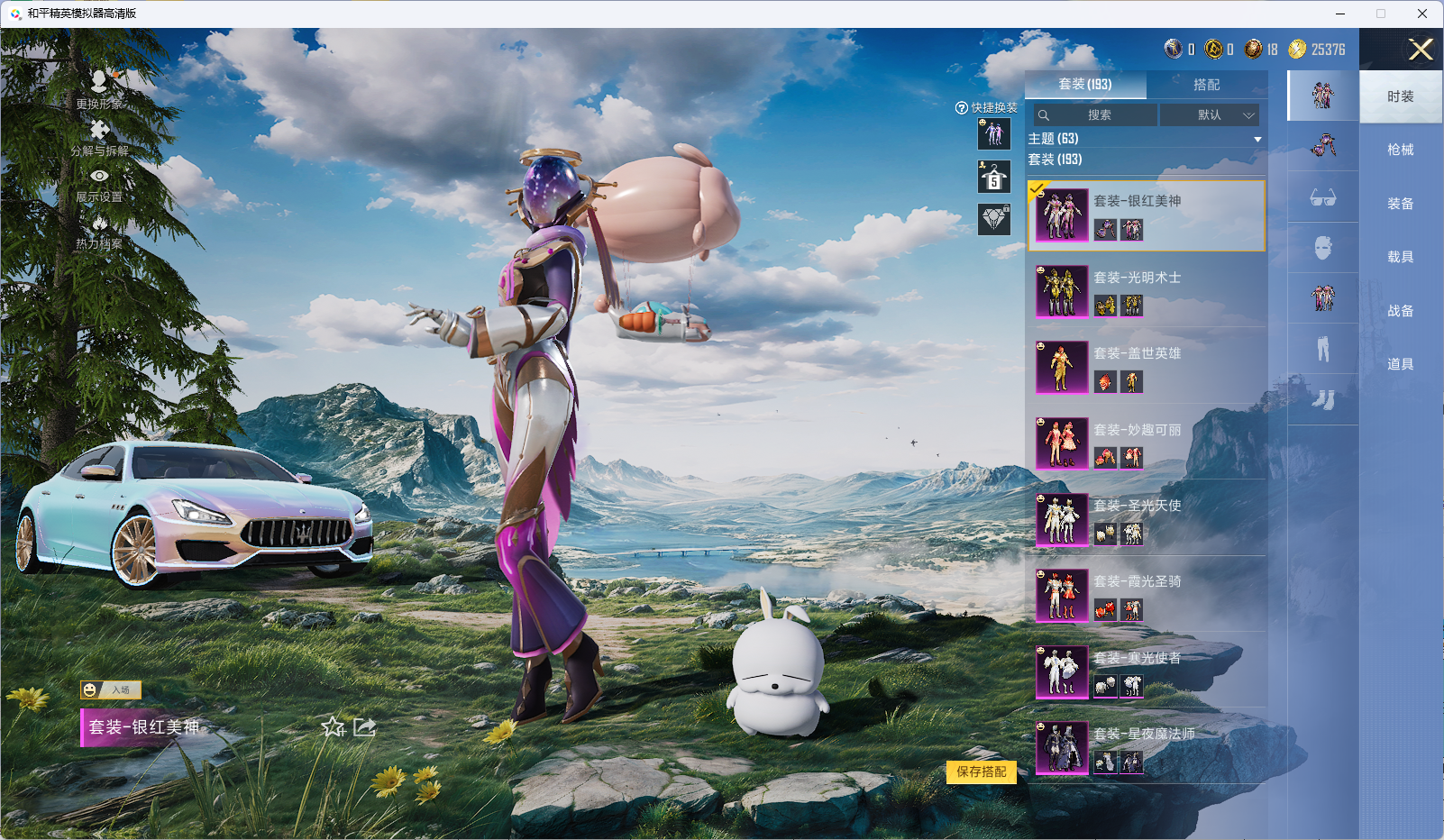Screen dimensions: 1444x840
Task: Open the 道具 category
Action: [x=1400, y=364]
